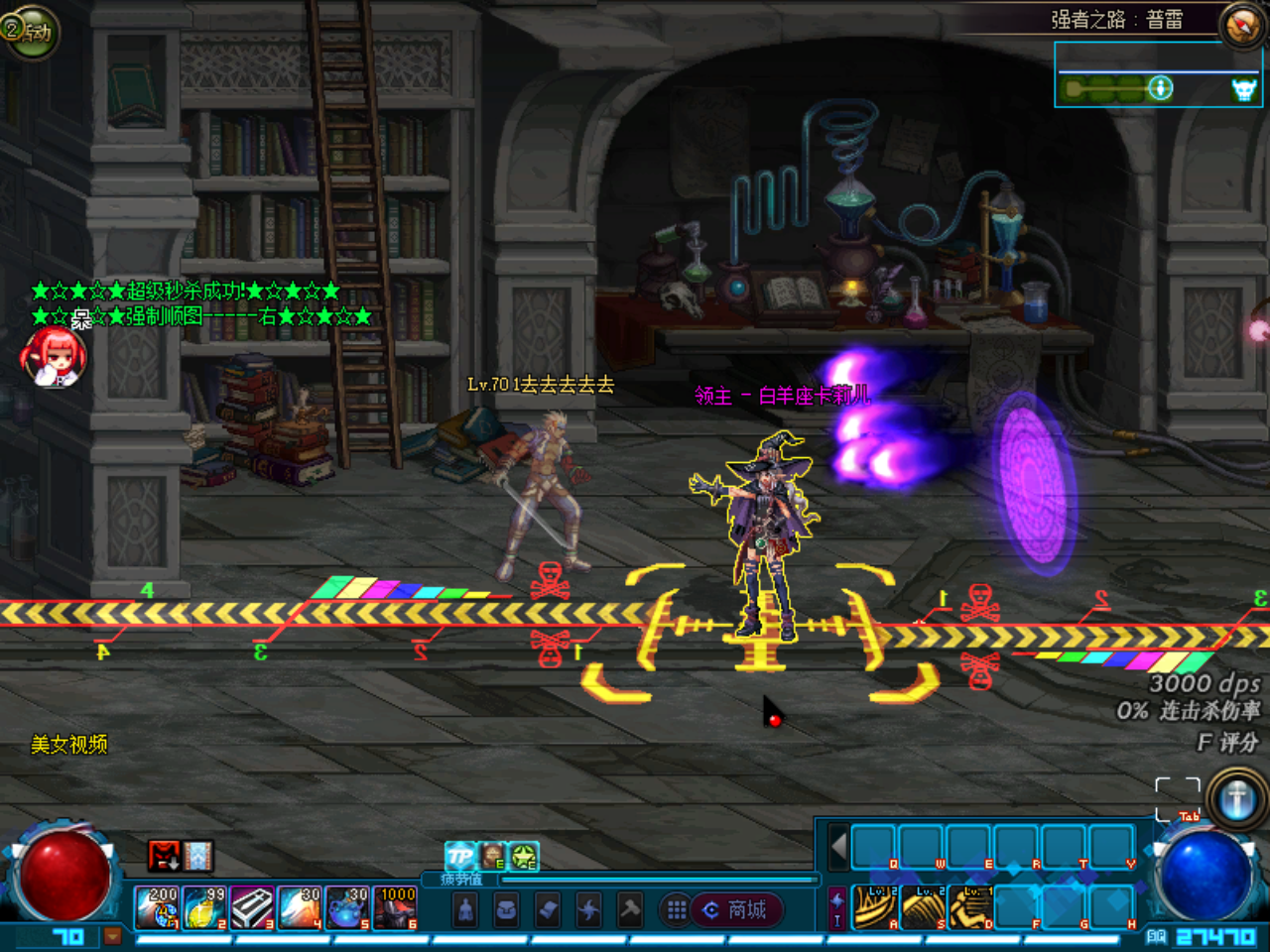Viewport: 1270px width, 952px height.
Task: Click the 美女视频 chat link
Action: 71,744
